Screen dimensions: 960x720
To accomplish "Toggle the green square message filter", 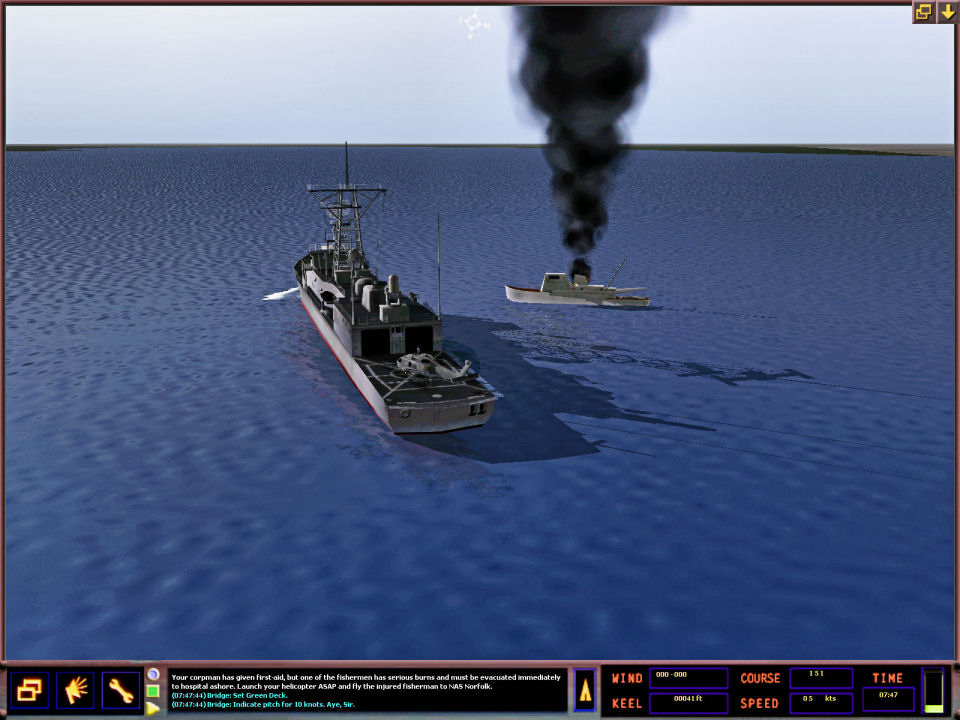I will 153,691.
